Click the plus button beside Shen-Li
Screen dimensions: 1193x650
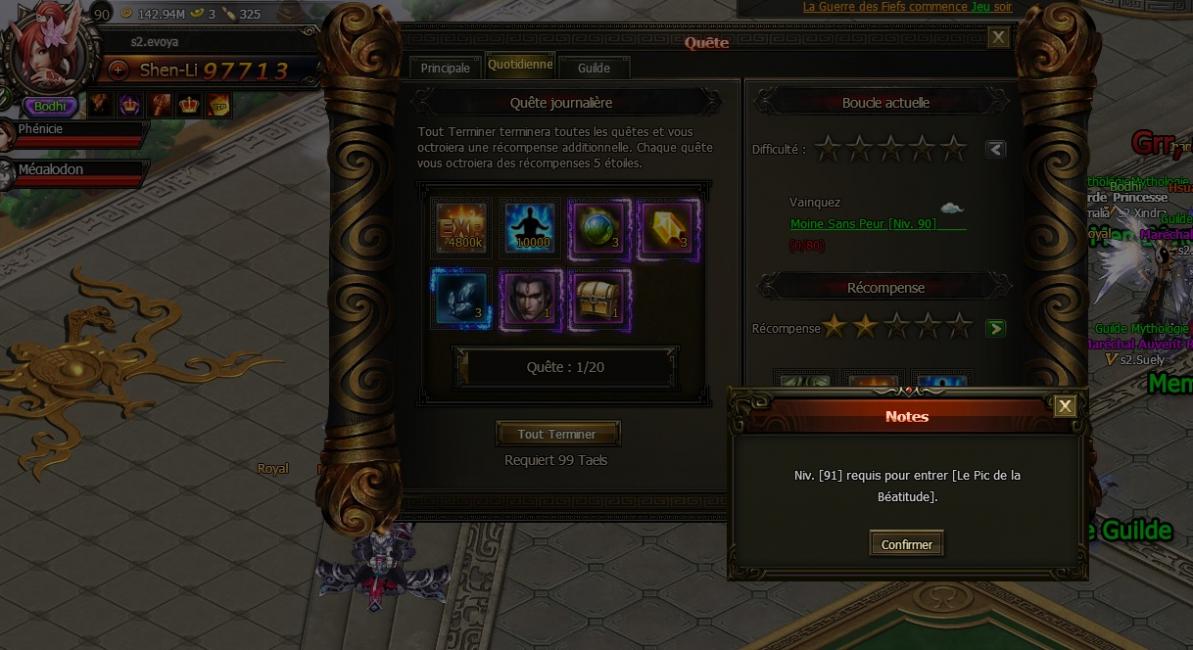click(x=118, y=70)
